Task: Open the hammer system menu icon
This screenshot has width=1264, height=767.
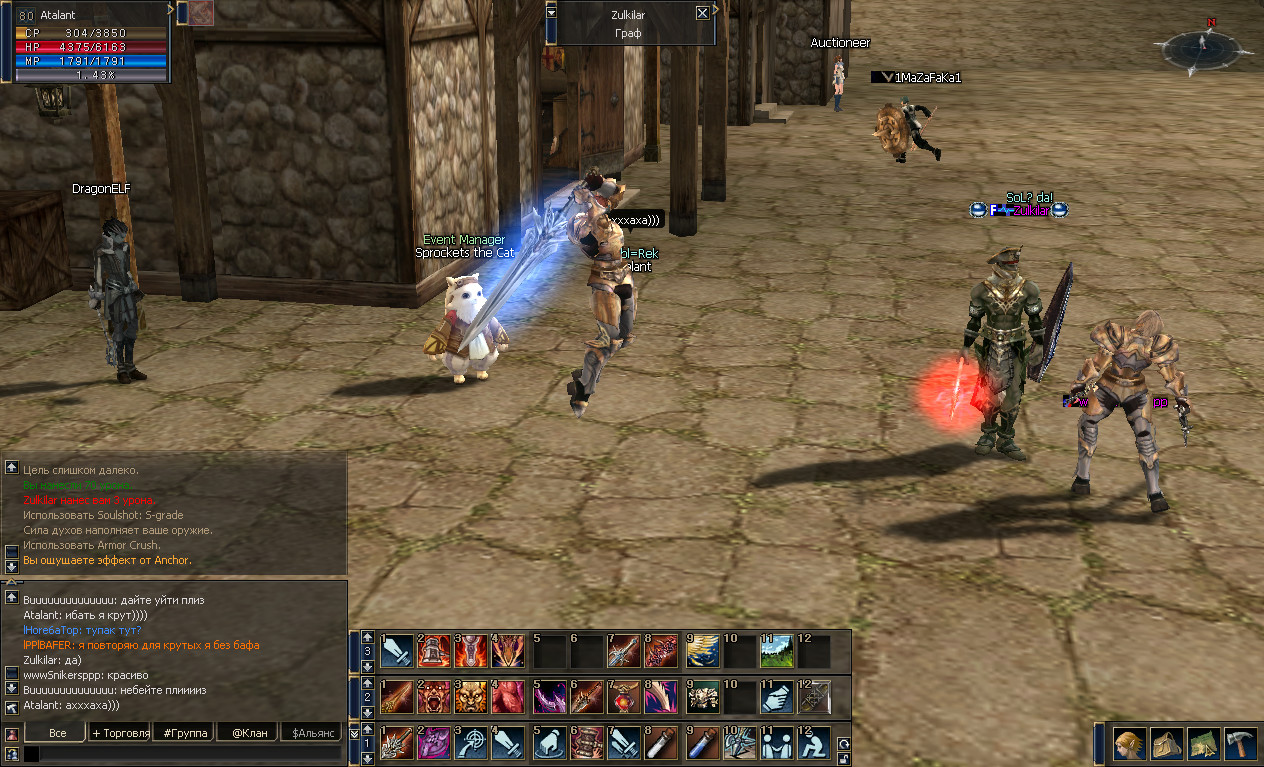Action: [x=1239, y=744]
